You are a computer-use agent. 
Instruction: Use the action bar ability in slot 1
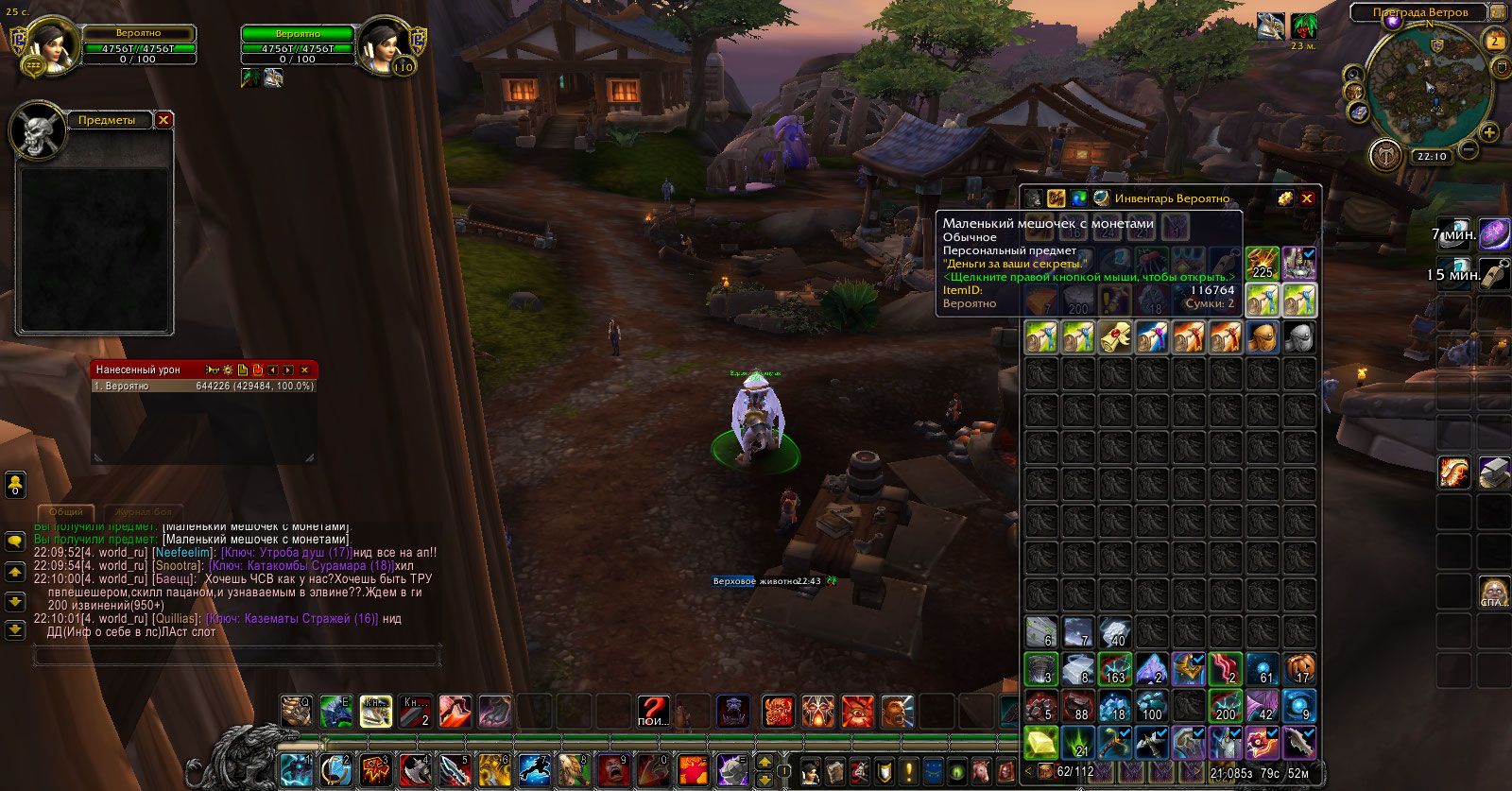pyautogui.click(x=297, y=770)
